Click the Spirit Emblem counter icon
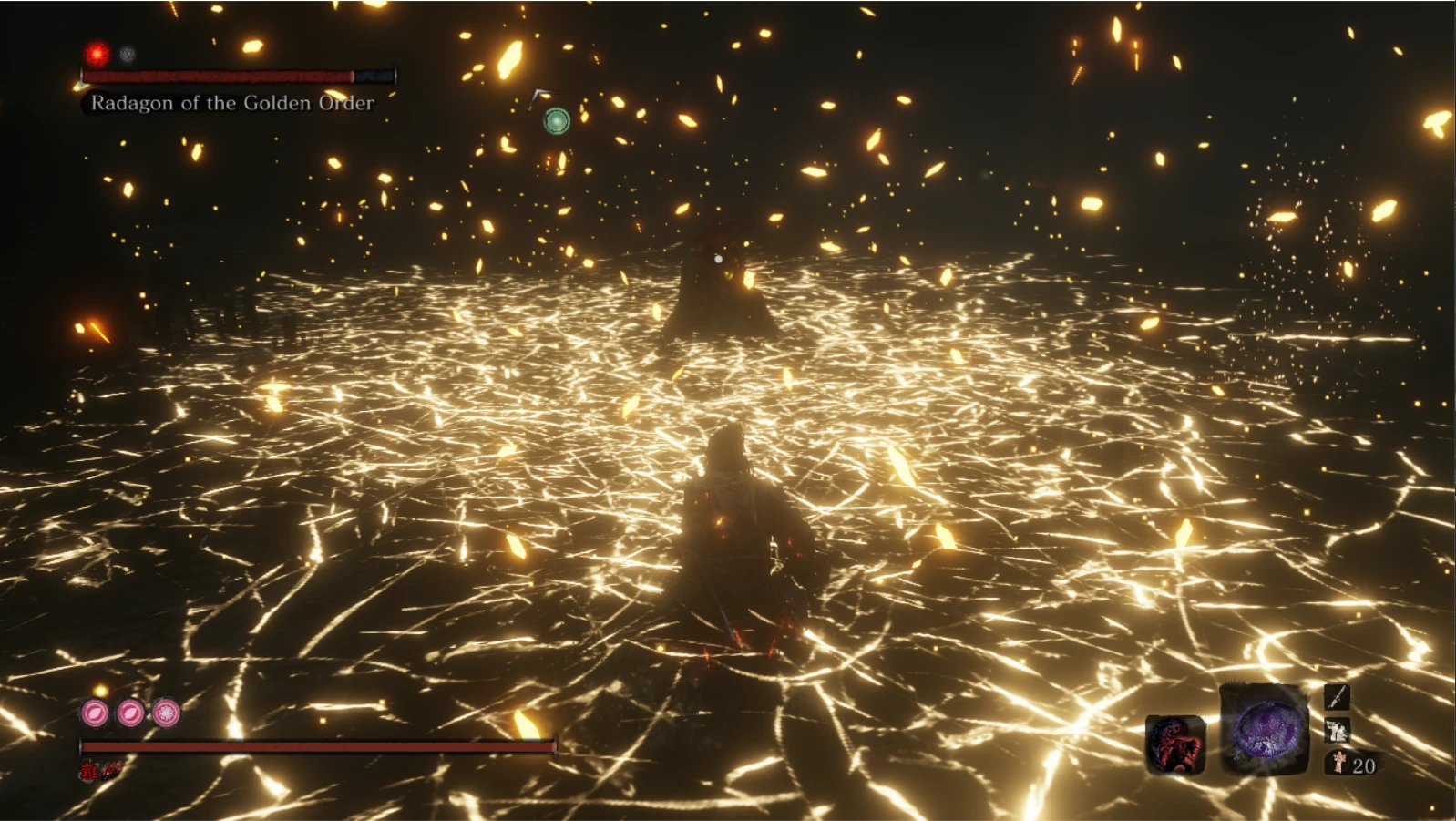Screen dimensions: 1456x821 (1339, 761)
